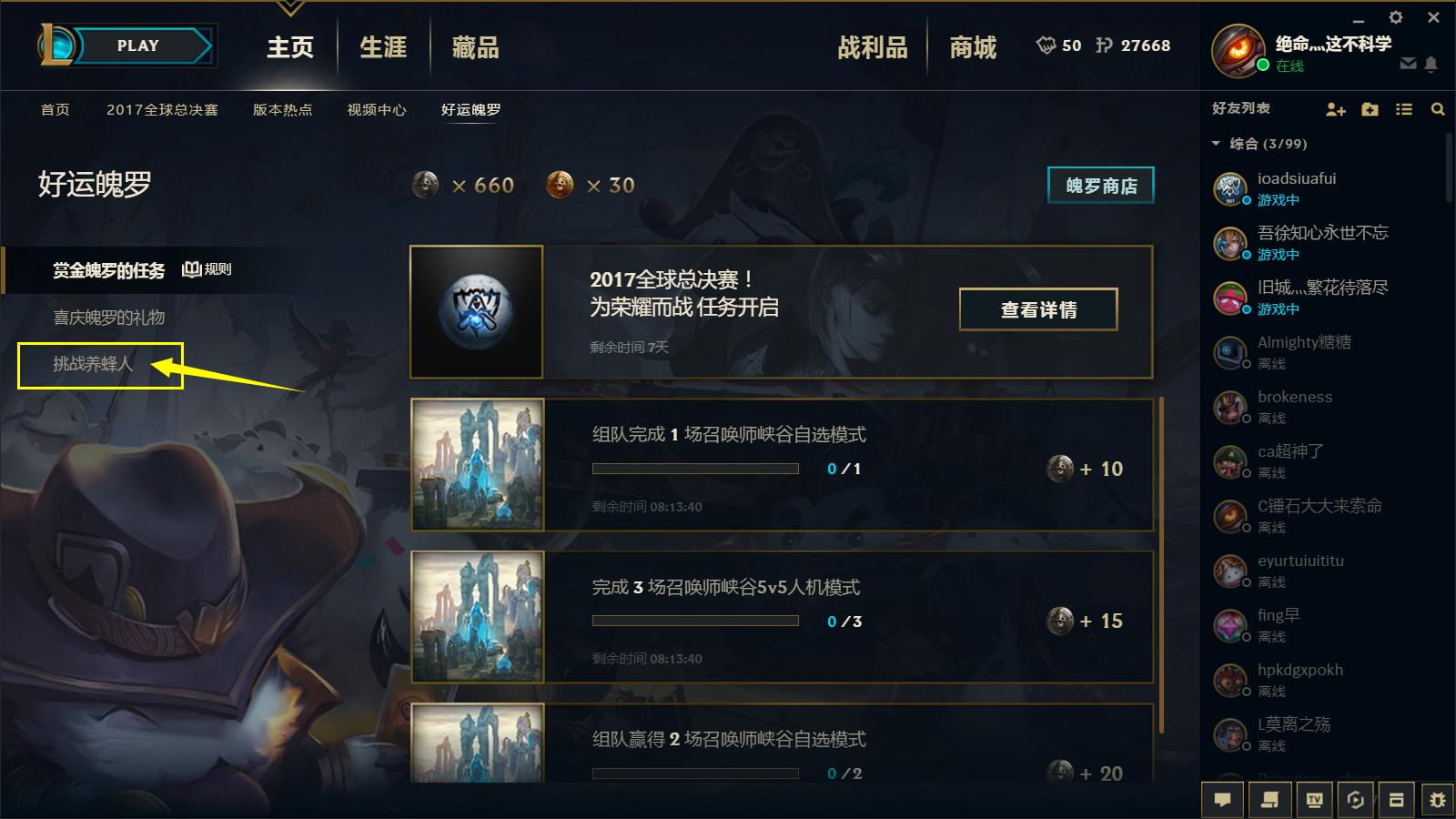Click the 查看详情 button
This screenshot has height=819, width=1456.
point(1038,309)
